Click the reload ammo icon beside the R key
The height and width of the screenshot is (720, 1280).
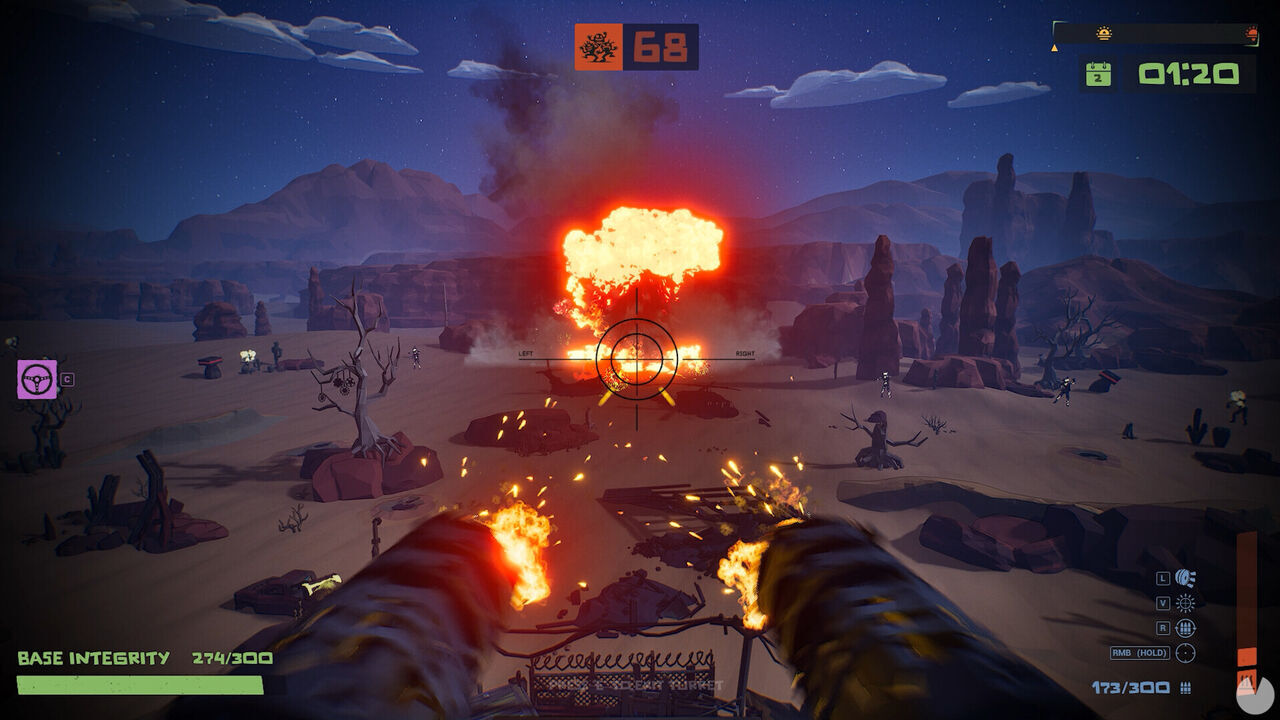(x=1185, y=628)
